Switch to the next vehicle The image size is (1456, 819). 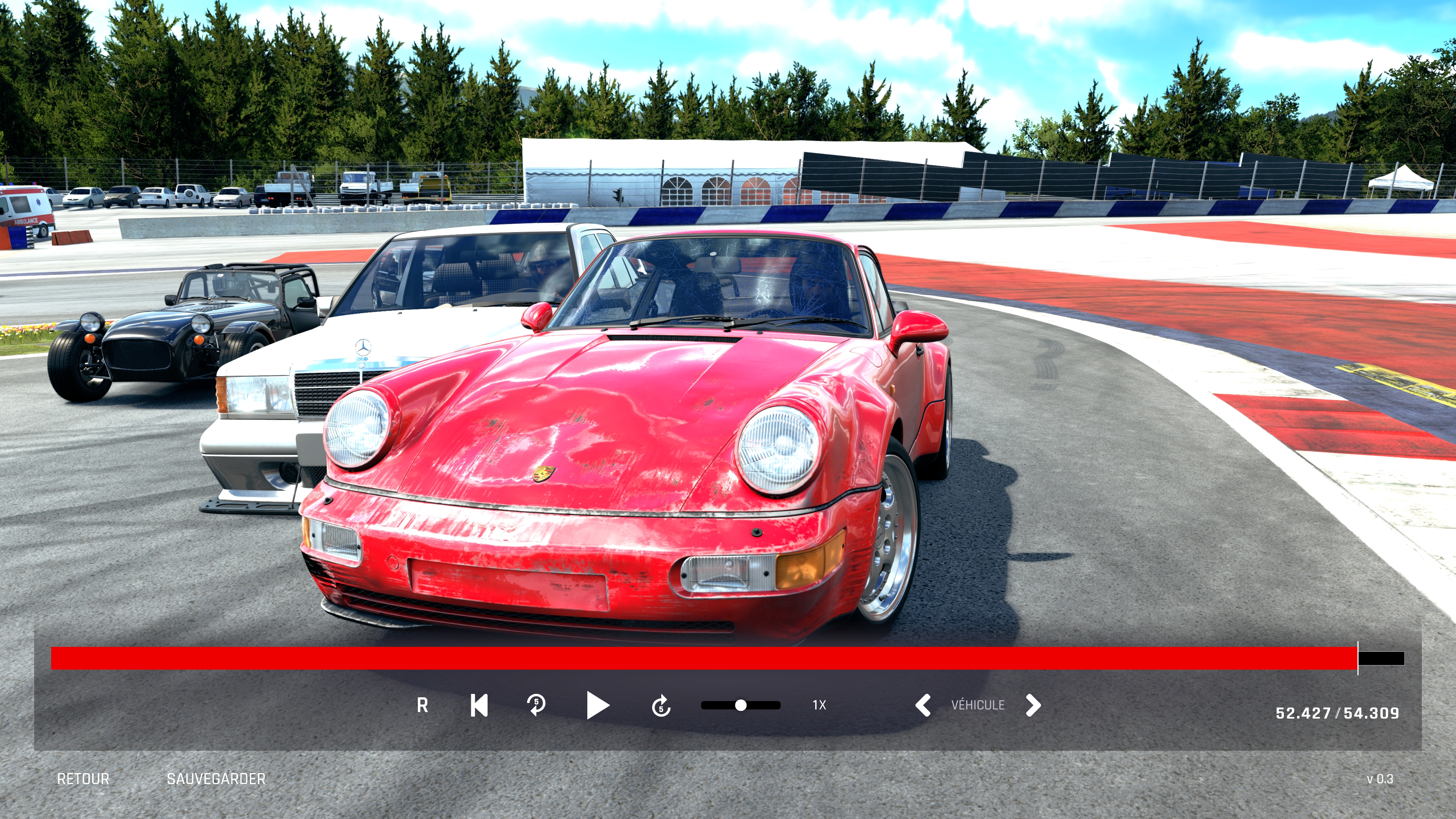point(1032,705)
